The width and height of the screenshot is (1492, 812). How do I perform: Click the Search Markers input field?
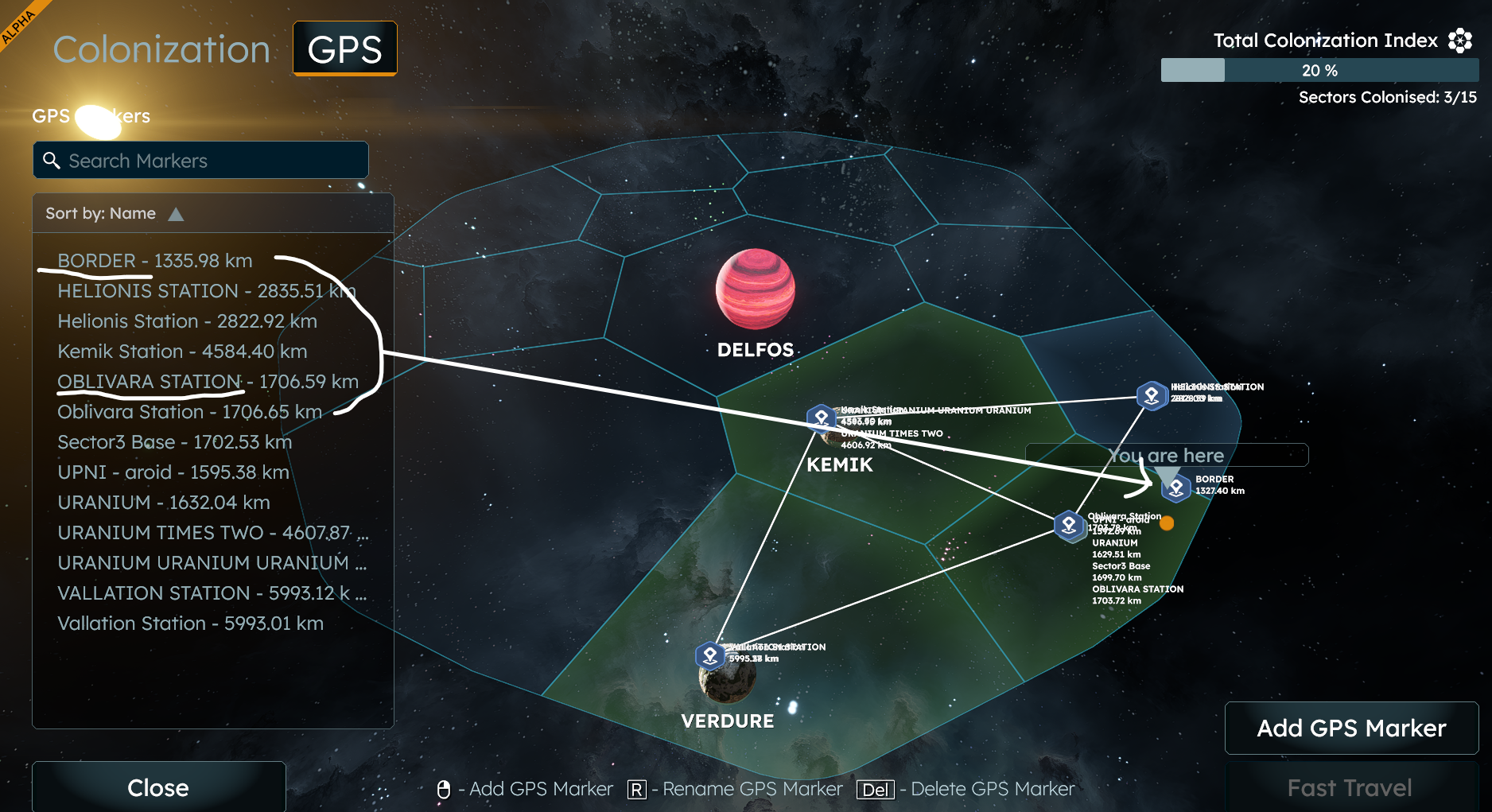[200, 161]
